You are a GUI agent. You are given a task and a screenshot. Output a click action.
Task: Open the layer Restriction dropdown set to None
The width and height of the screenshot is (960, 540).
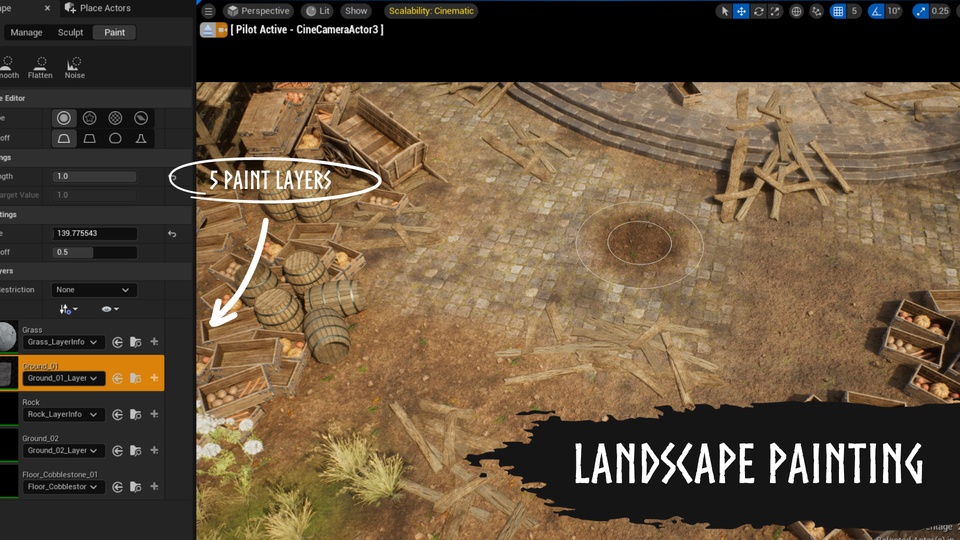click(93, 290)
